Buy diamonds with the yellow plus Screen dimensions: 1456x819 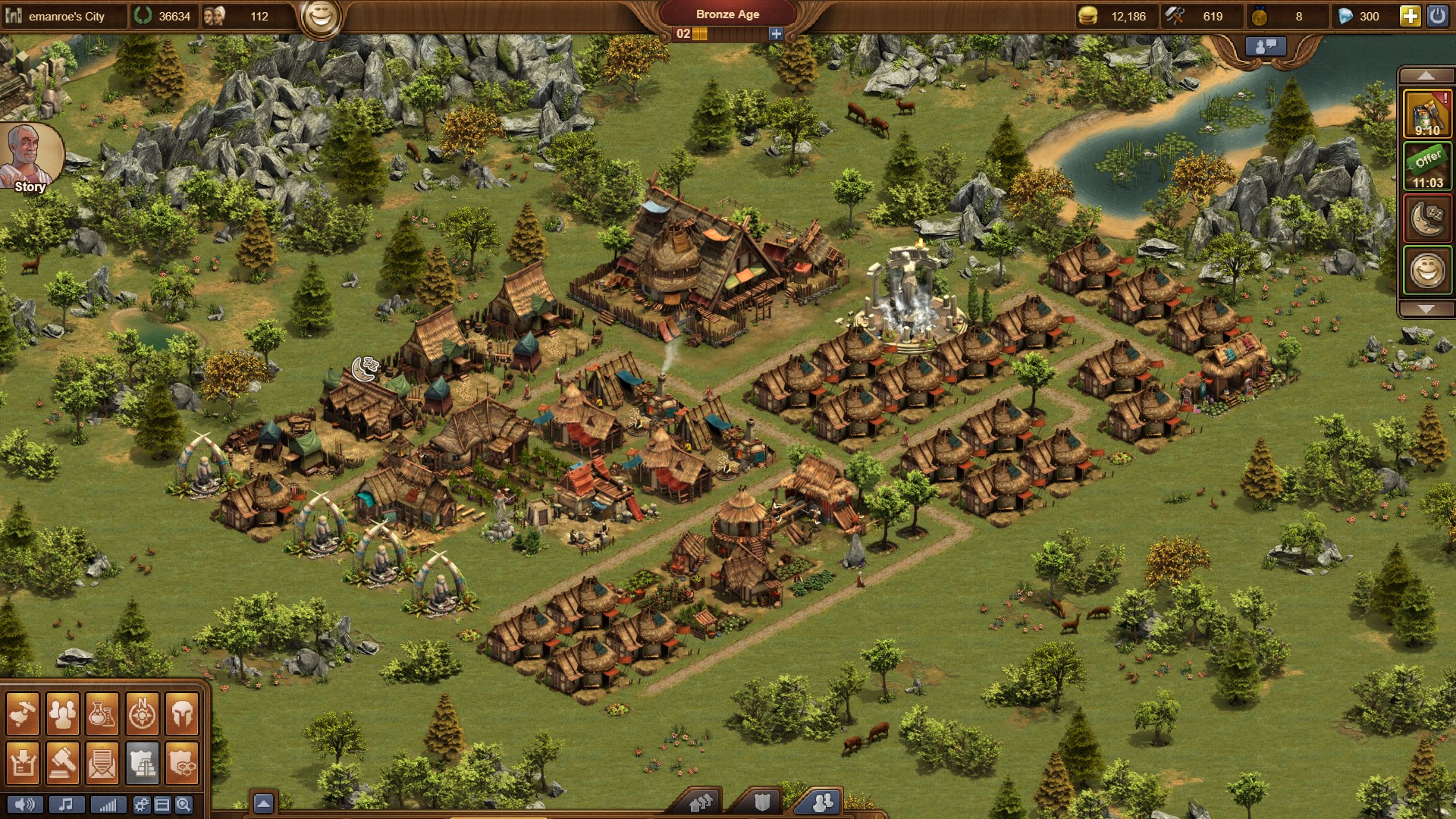tap(1410, 16)
